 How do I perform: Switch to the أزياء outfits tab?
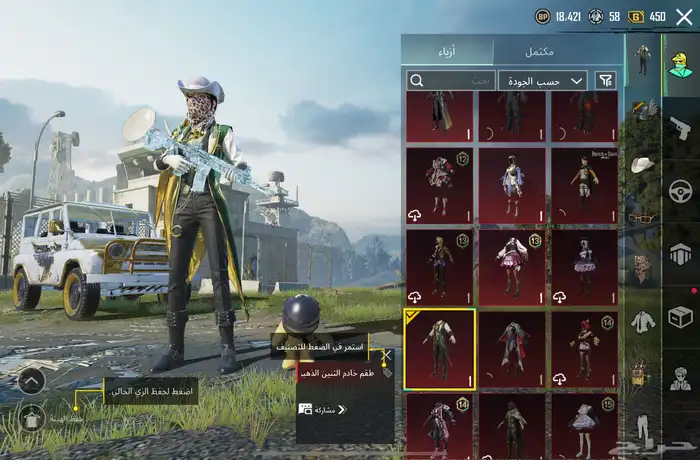click(x=447, y=51)
